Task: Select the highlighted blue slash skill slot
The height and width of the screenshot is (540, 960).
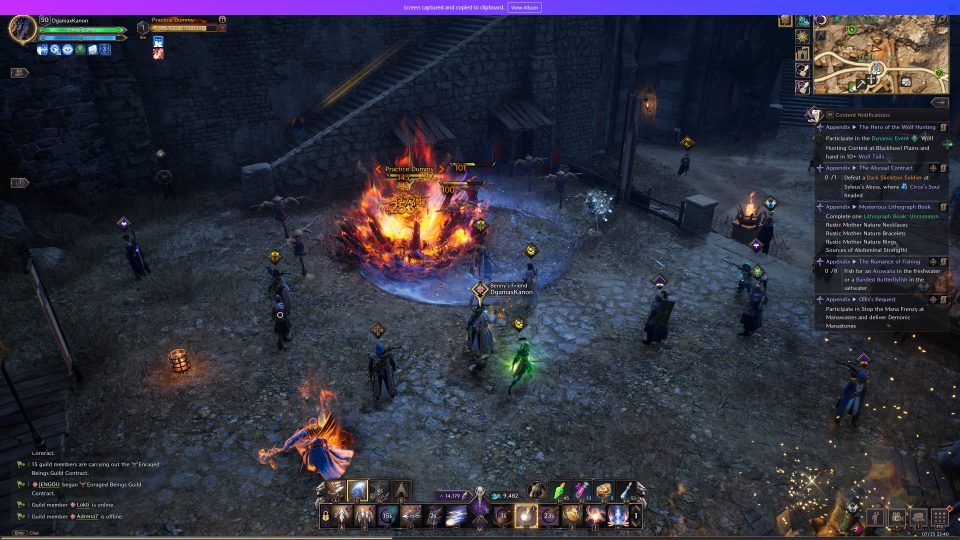Action: pyautogui.click(x=357, y=490)
